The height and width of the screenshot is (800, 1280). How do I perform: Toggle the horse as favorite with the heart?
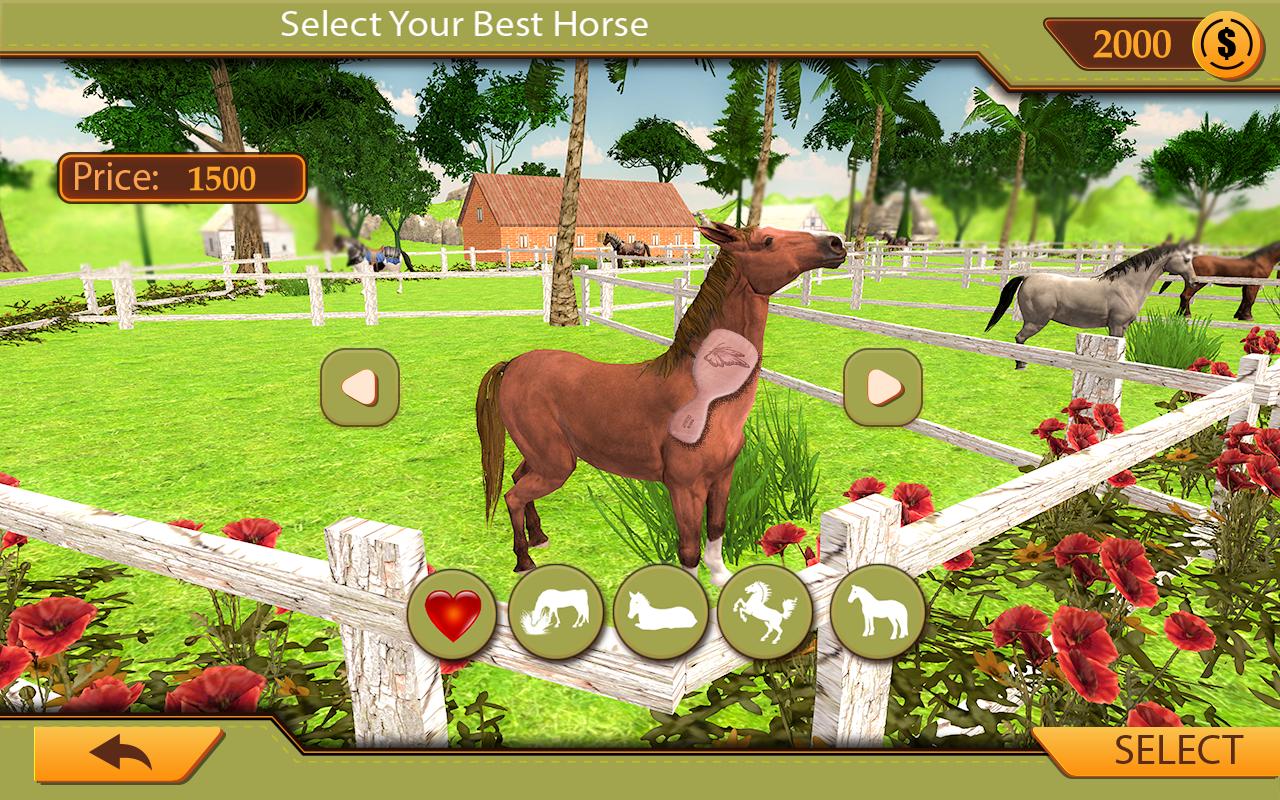coord(452,615)
